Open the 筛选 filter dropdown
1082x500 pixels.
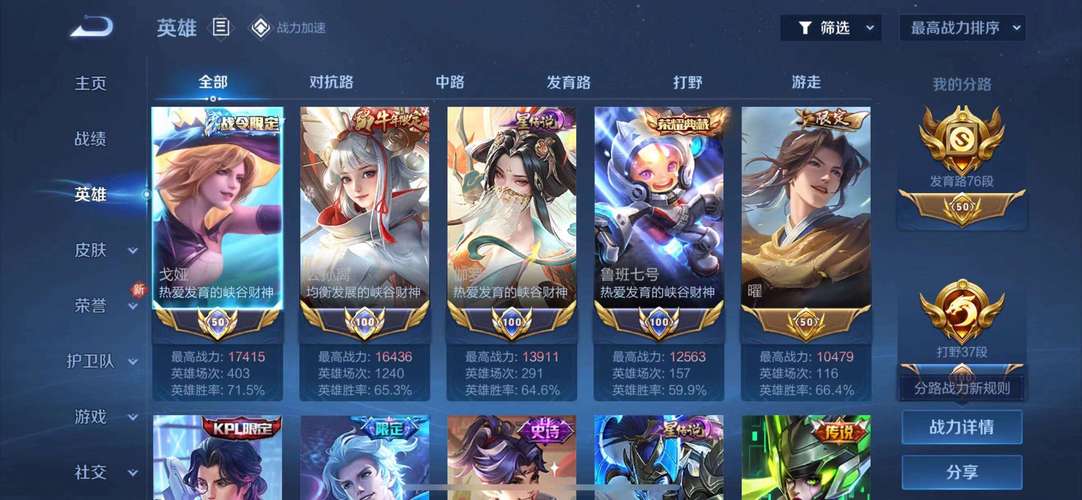830,28
